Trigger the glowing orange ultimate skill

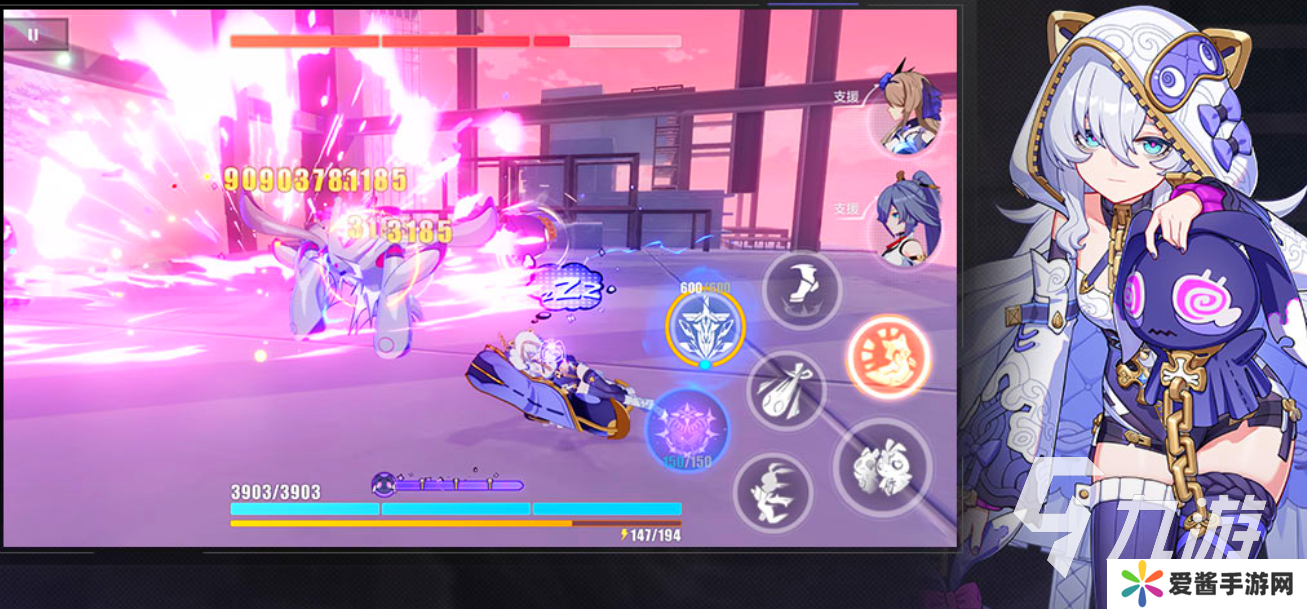[x=888, y=357]
